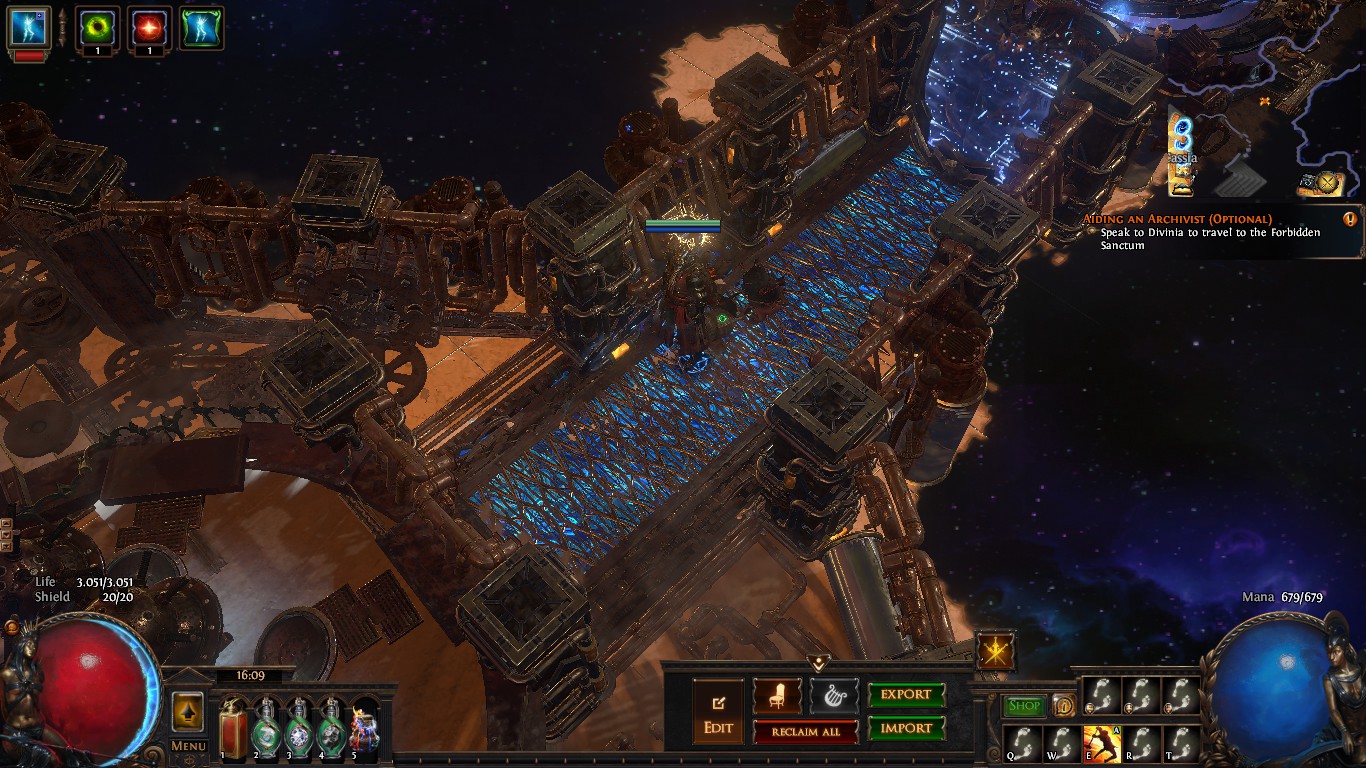Select the red orb buff icon
This screenshot has height=768, width=1366.
[149, 28]
